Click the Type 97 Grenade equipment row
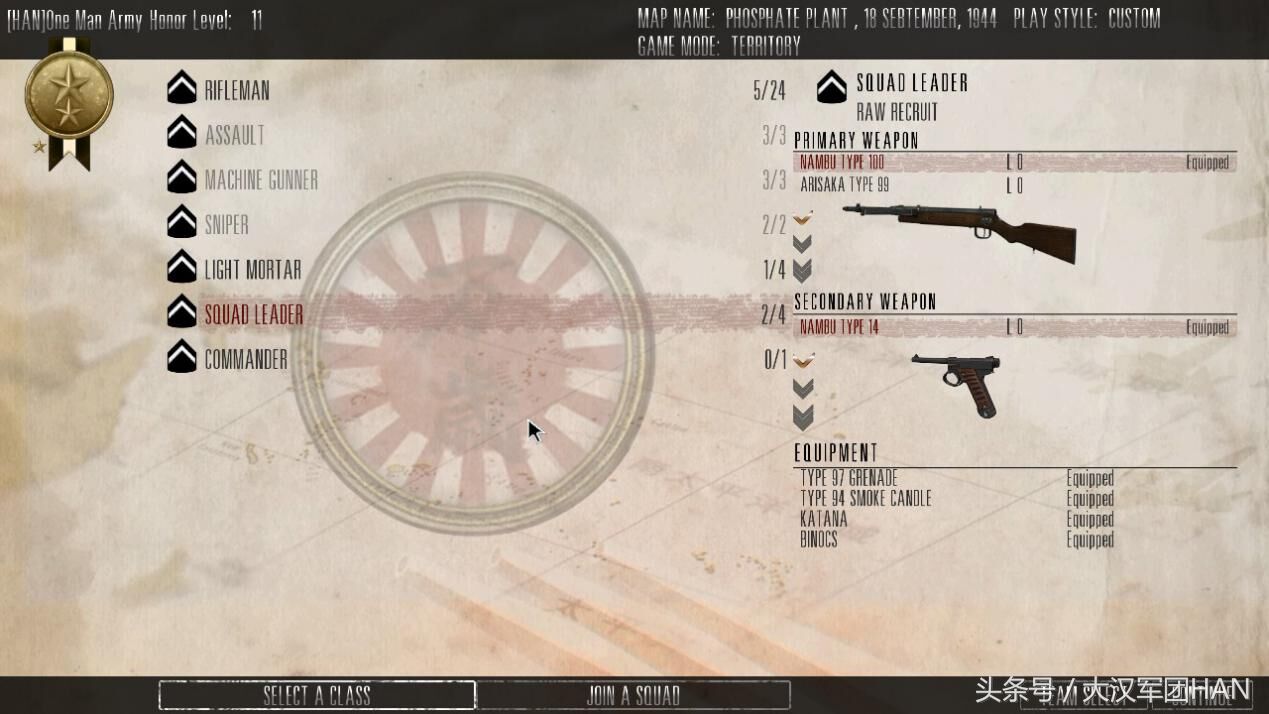 (x=849, y=478)
